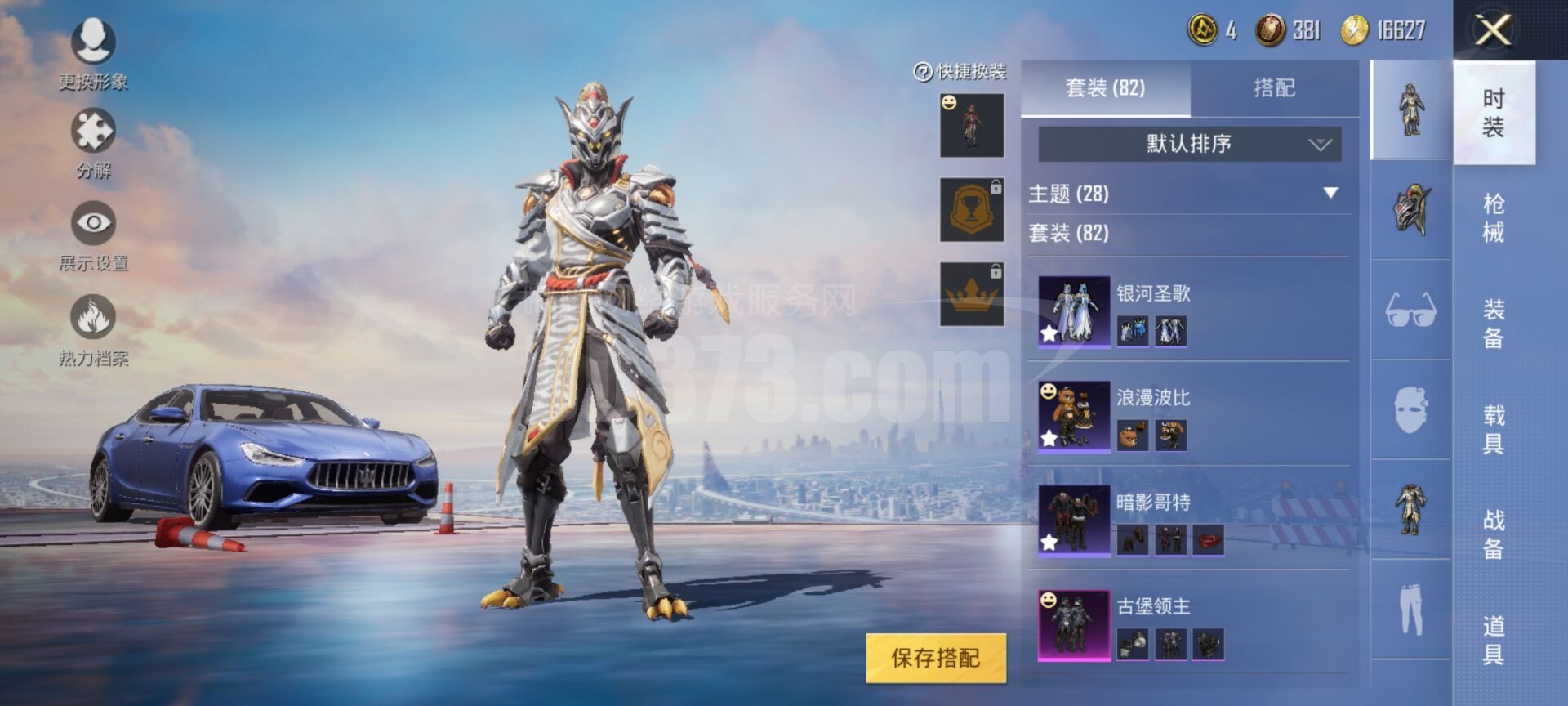
Task: Close the wardrobe with the X button
Action: (1493, 31)
